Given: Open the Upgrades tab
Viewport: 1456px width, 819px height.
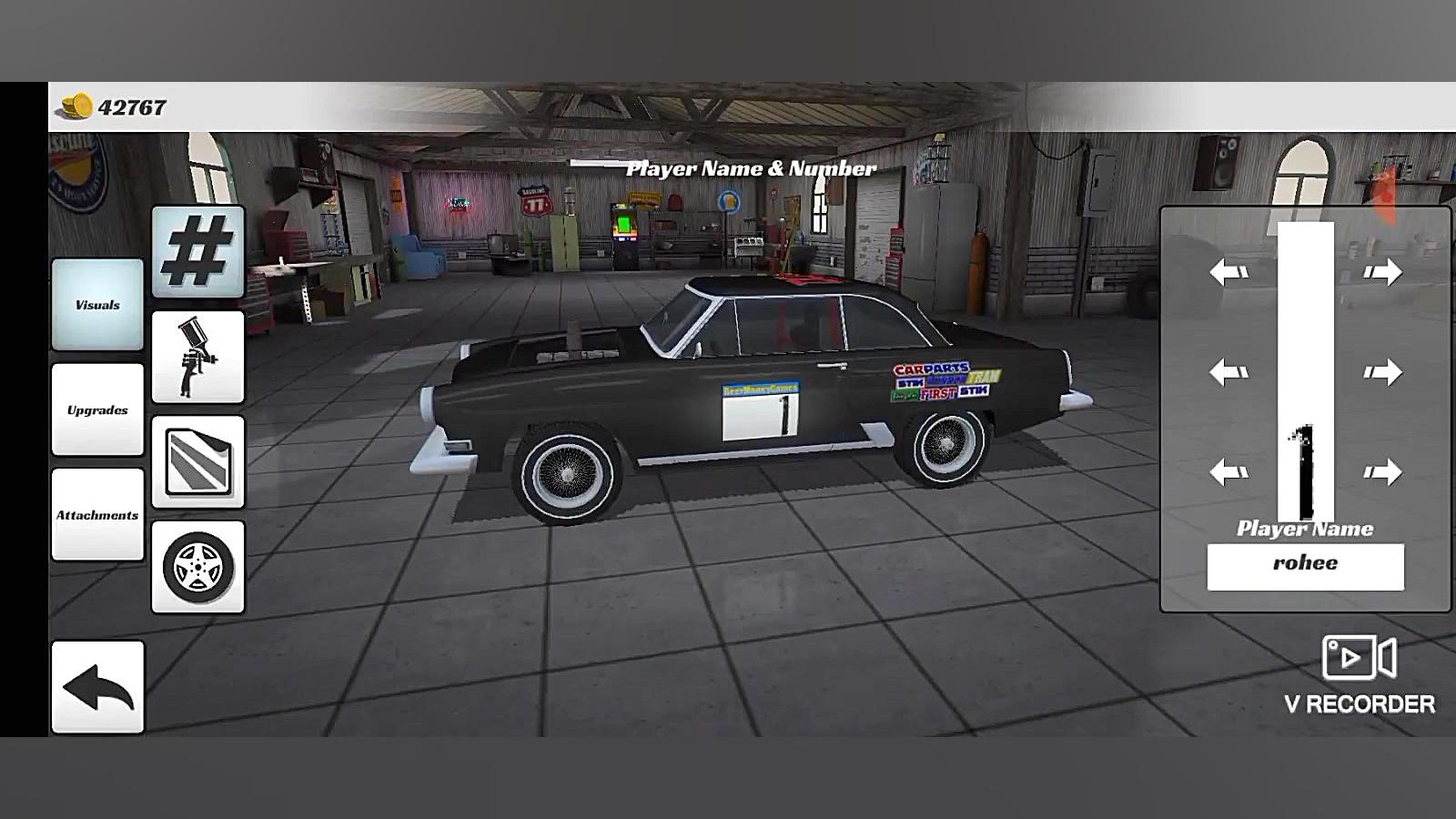Looking at the screenshot, I should pos(97,409).
